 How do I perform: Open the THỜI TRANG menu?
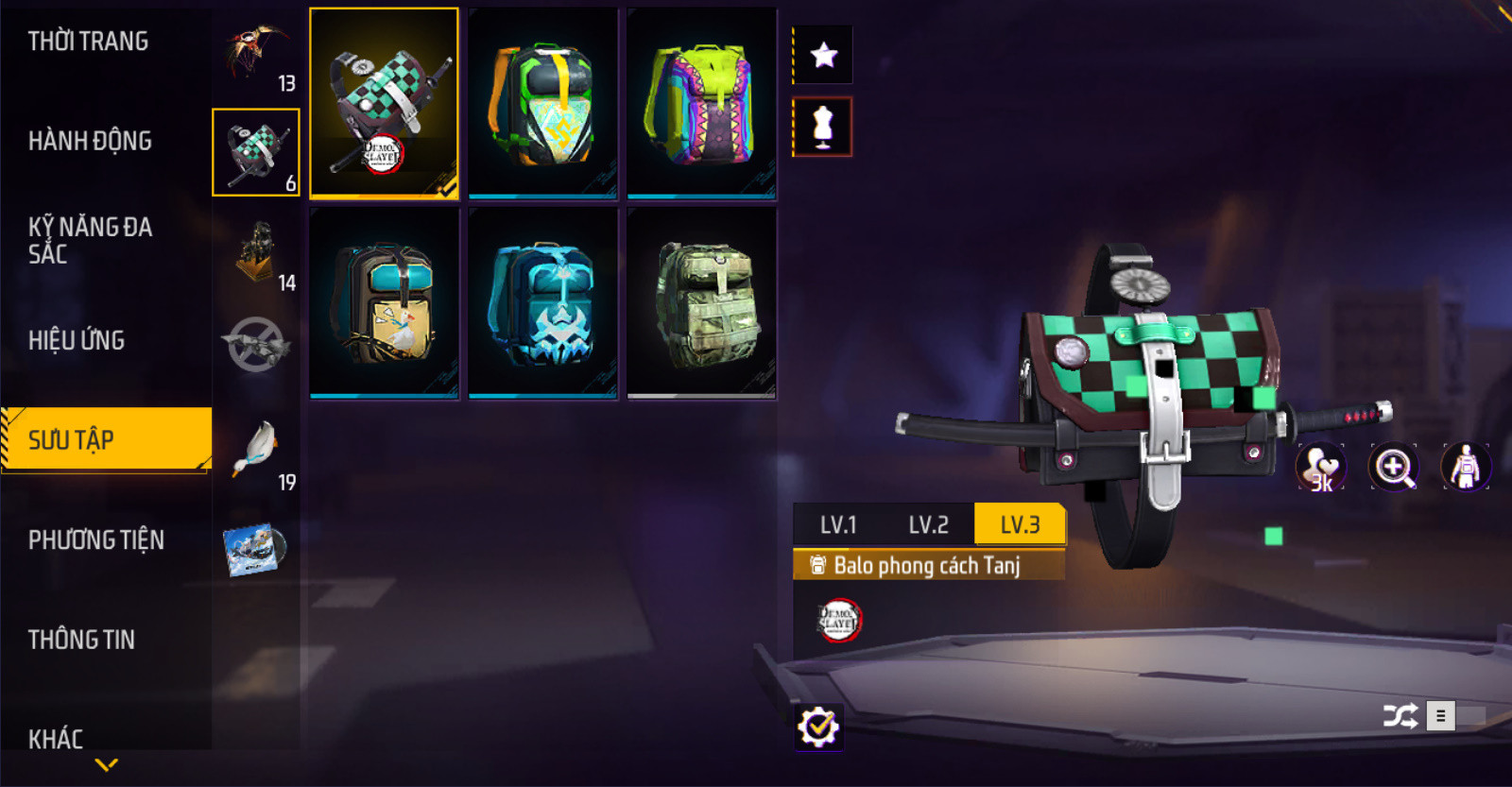(88, 42)
